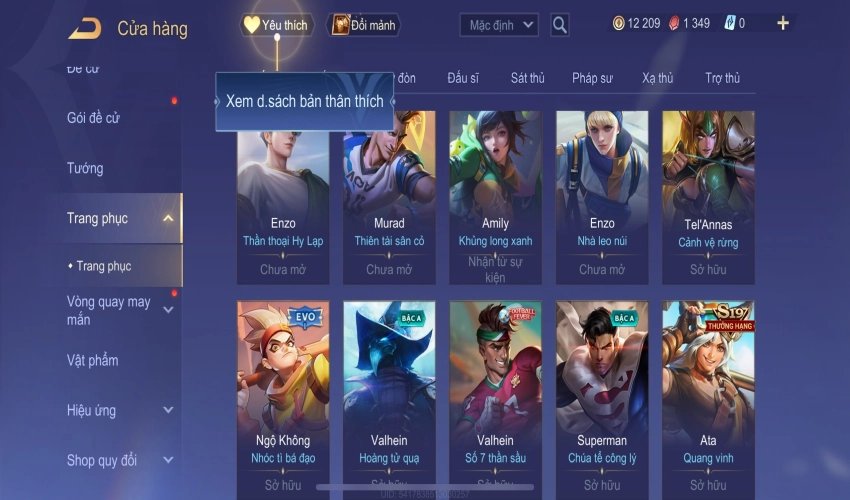Select the Trợ thủ tab
Image resolution: width=850 pixels, height=500 pixels.
(722, 78)
